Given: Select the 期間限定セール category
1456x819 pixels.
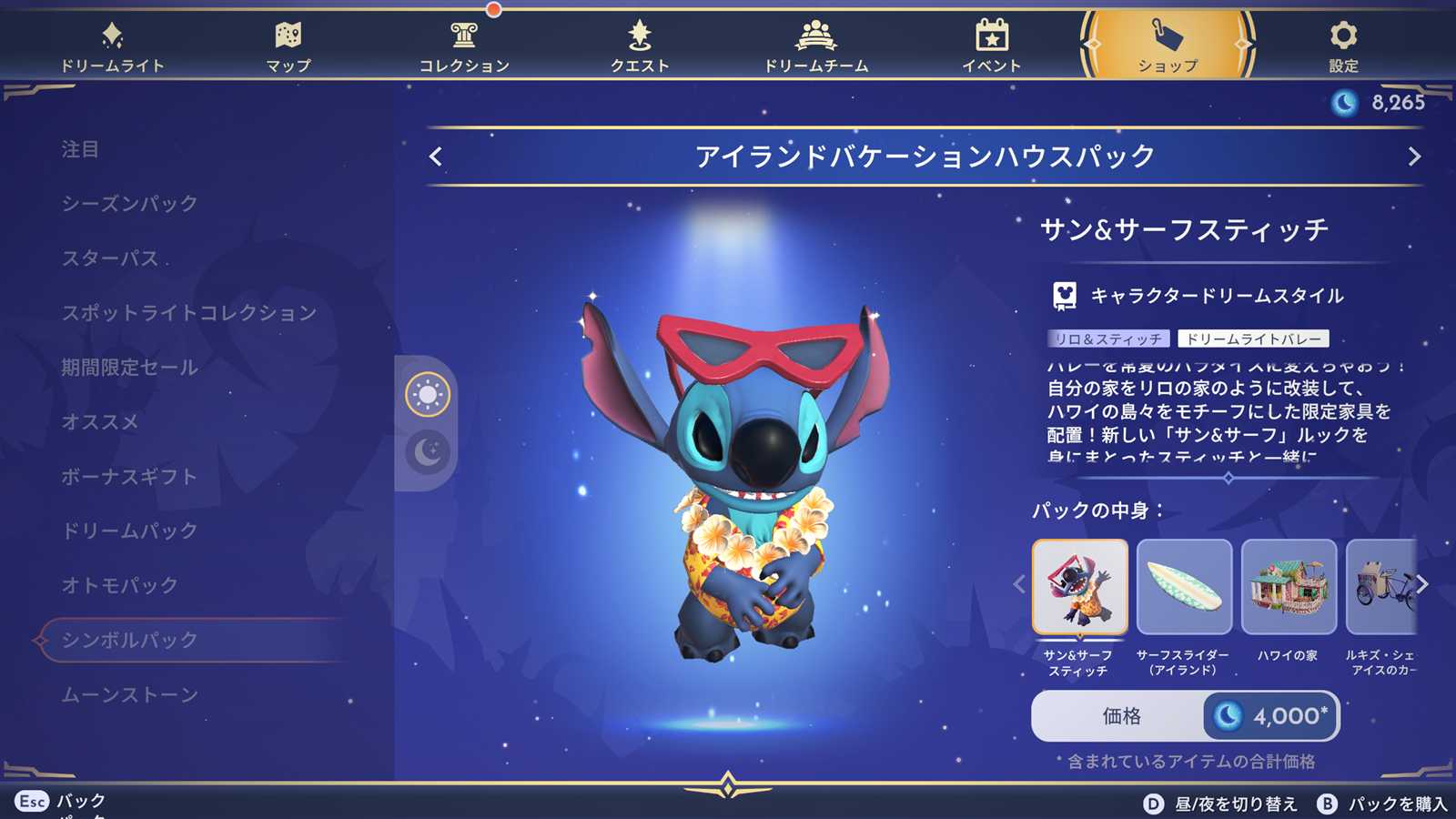Looking at the screenshot, I should tap(129, 368).
